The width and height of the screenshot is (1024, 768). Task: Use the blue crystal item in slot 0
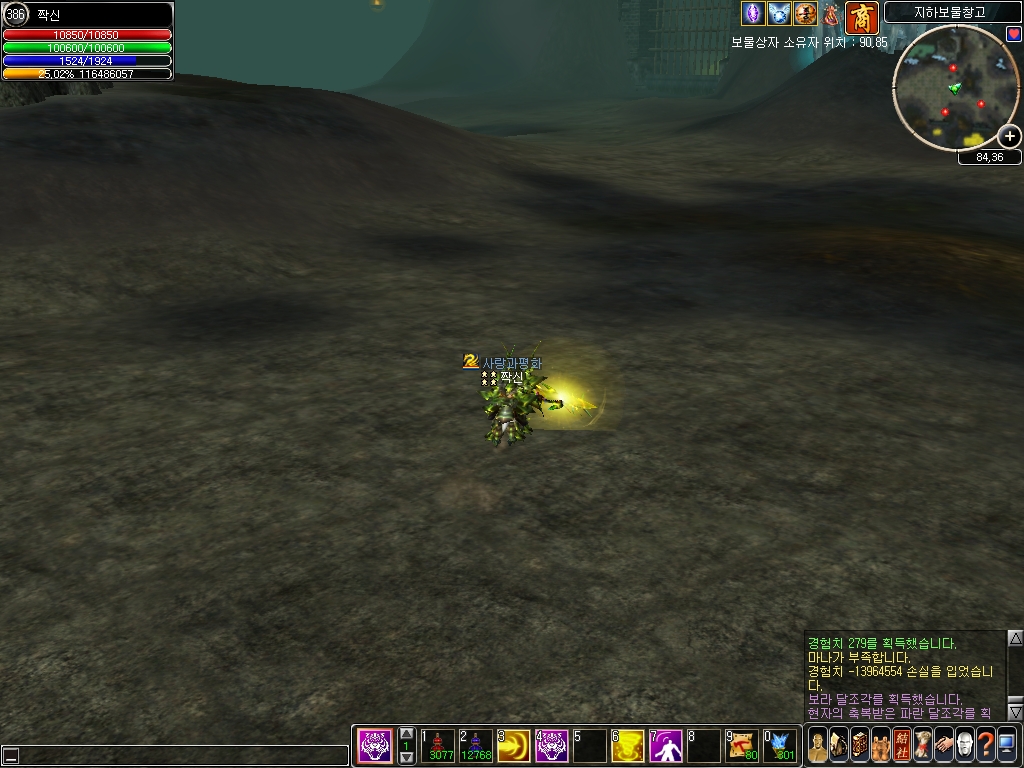coord(780,746)
